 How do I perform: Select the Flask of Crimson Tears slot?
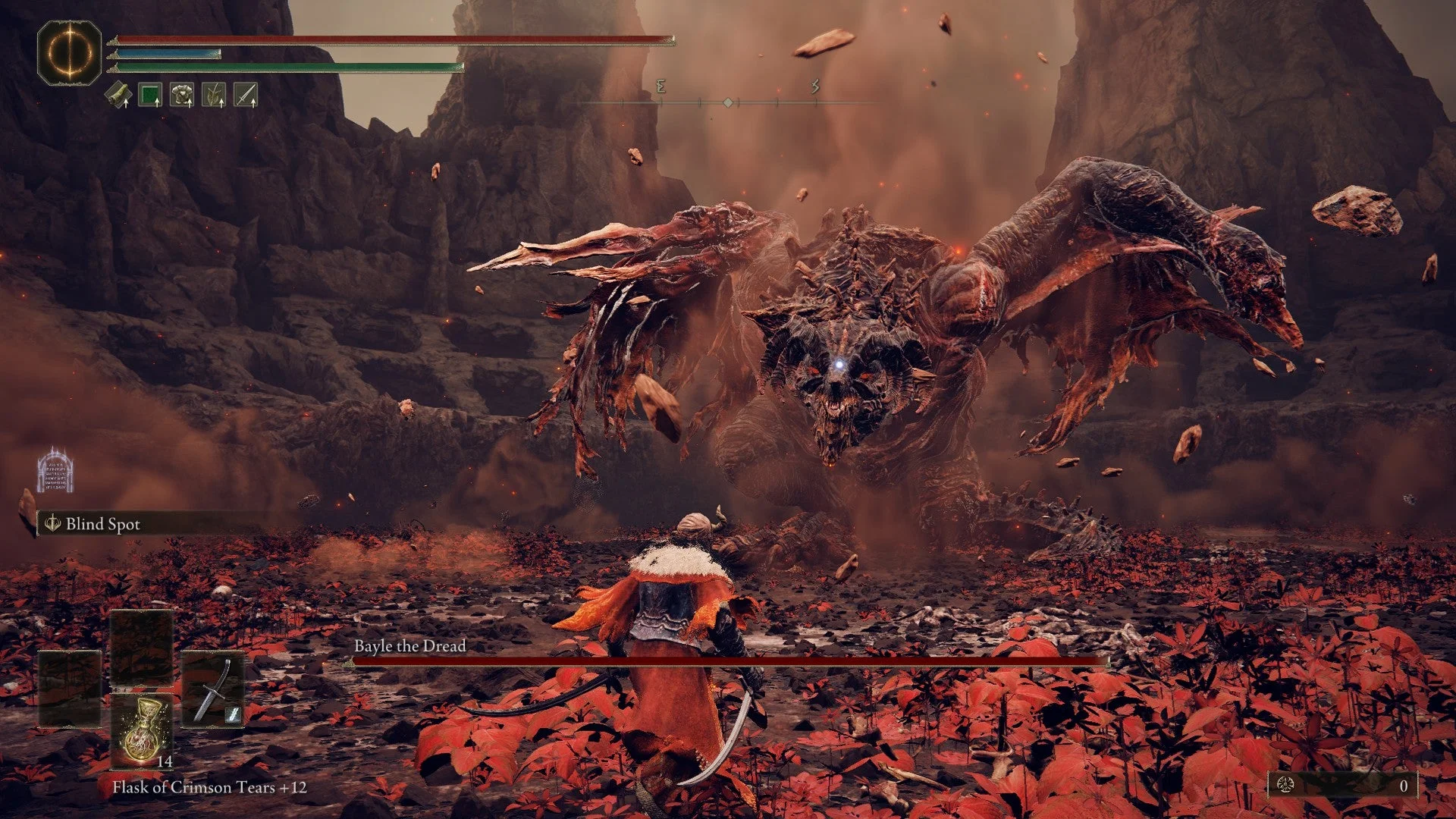tap(142, 731)
